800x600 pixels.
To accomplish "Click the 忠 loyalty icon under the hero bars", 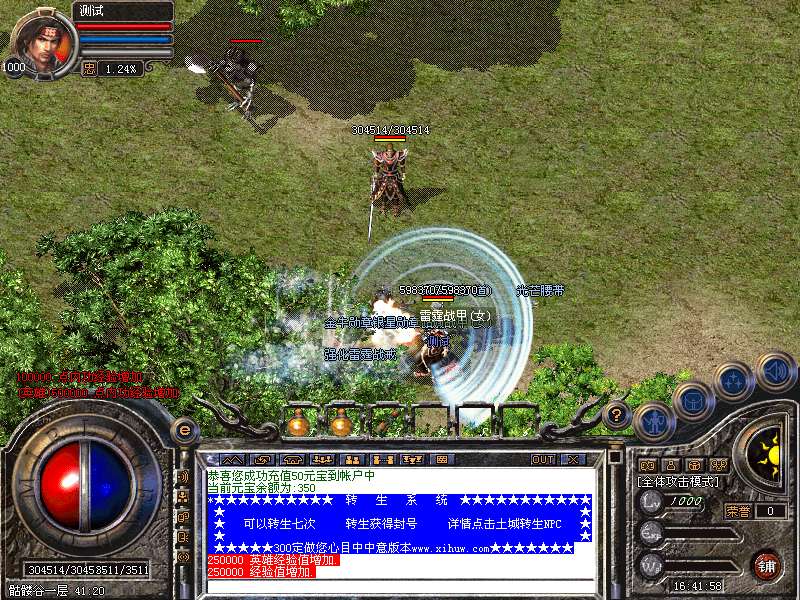I will (89, 68).
